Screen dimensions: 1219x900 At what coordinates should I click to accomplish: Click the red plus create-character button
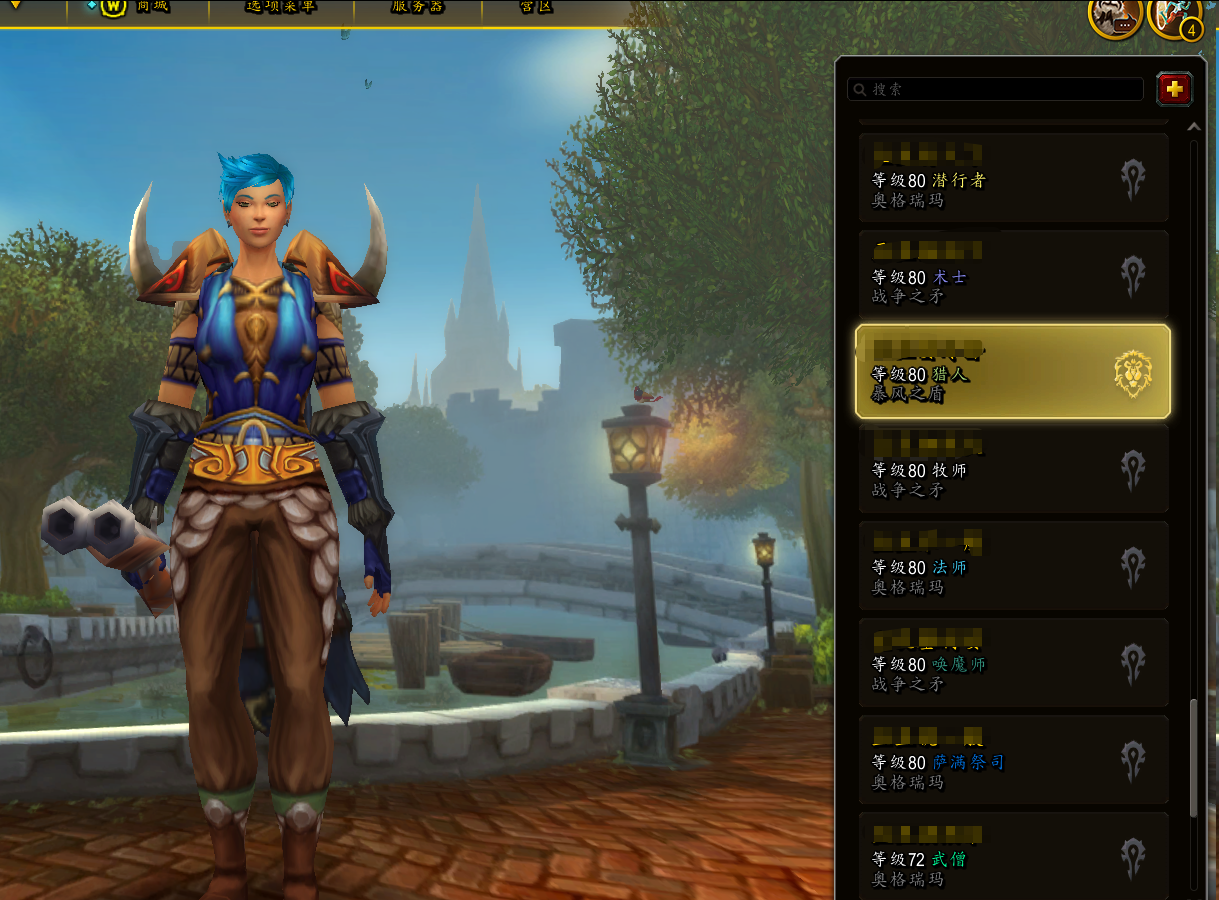1174,89
